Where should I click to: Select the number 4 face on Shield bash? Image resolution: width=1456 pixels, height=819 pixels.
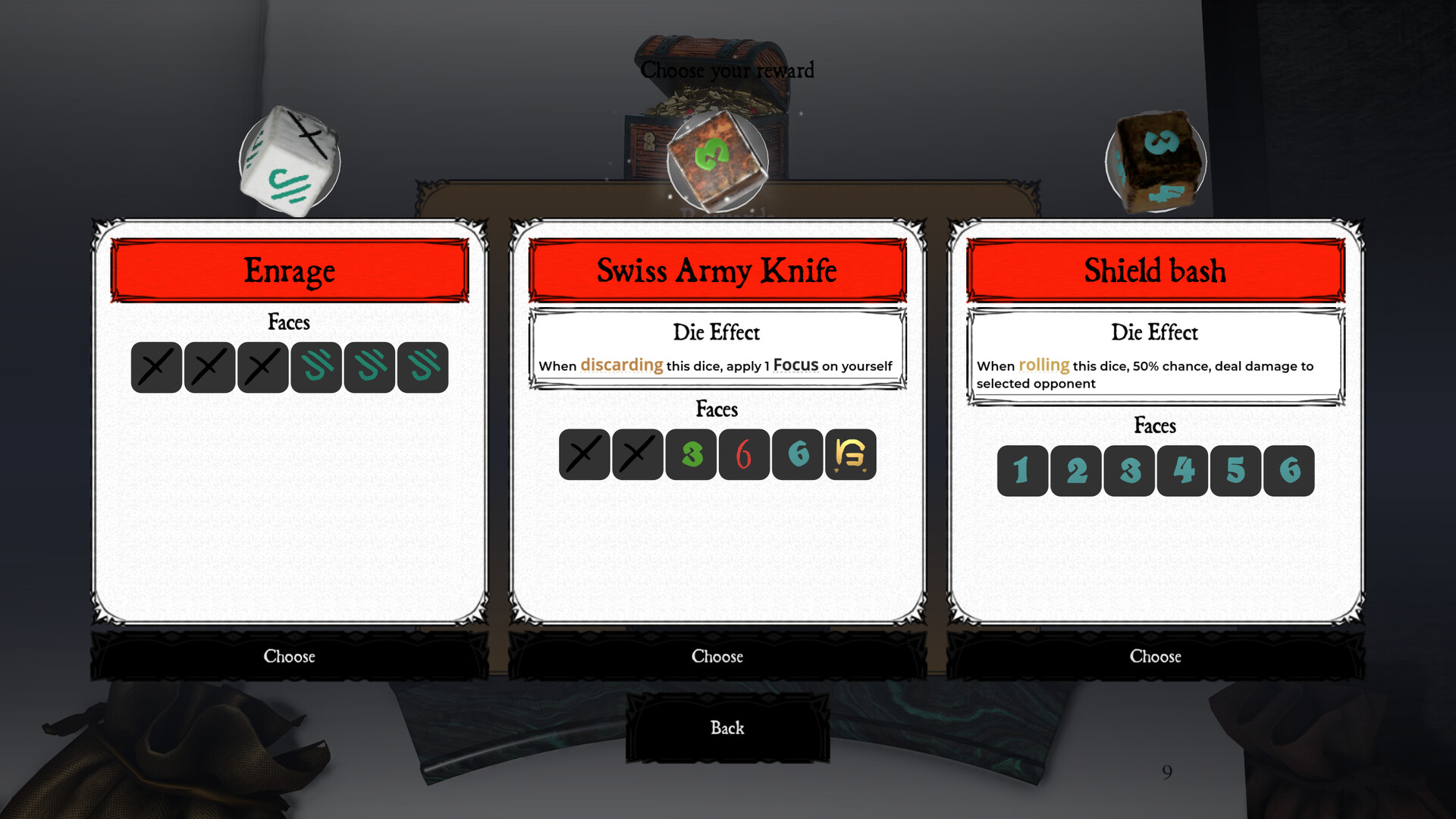(x=1181, y=470)
